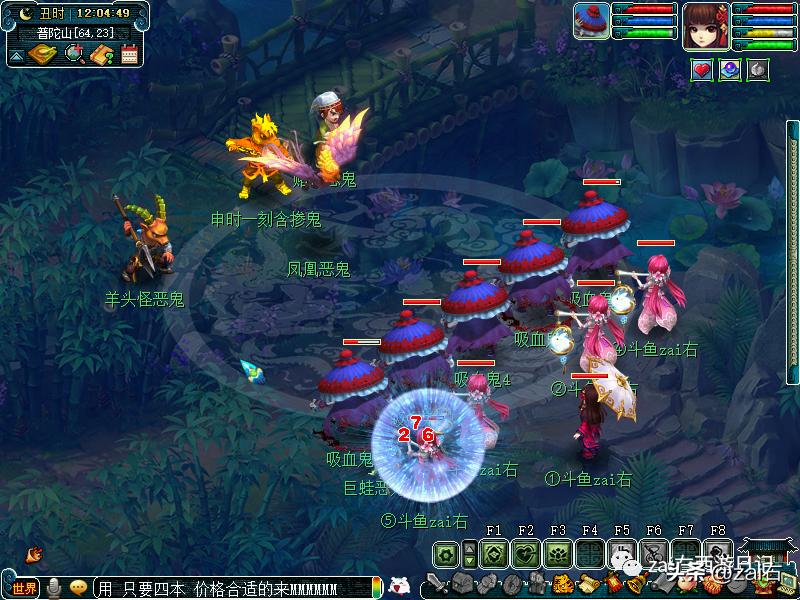This screenshot has width=800, height=600.
Task: Select the 世界 chat channel button
Action: 25,587
